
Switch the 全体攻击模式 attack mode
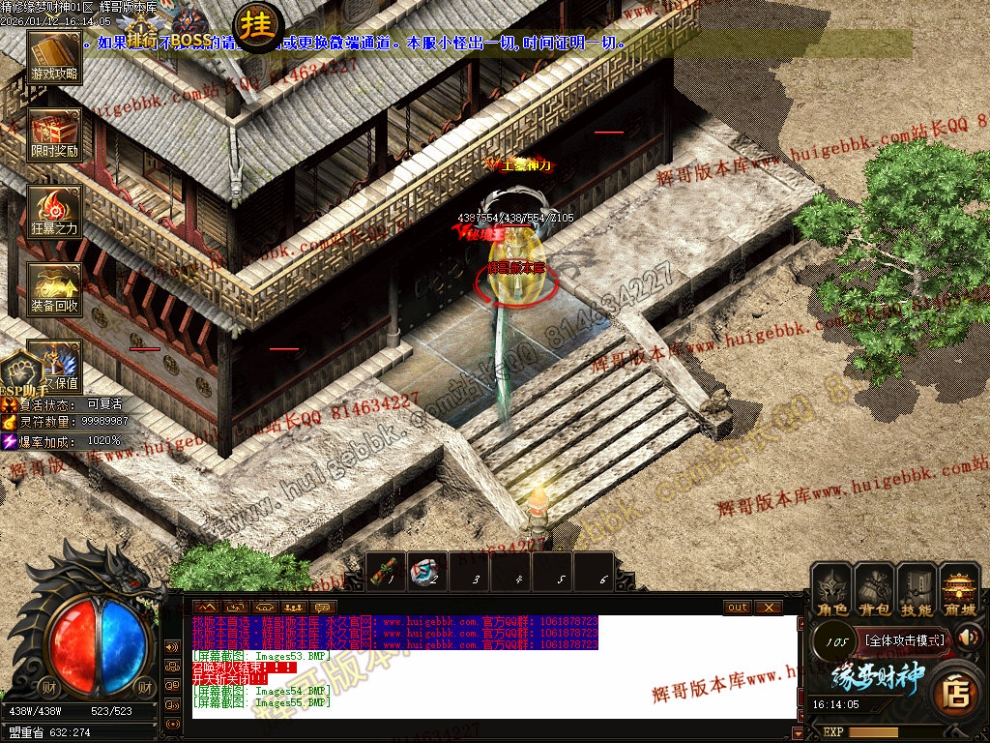[x=904, y=639]
